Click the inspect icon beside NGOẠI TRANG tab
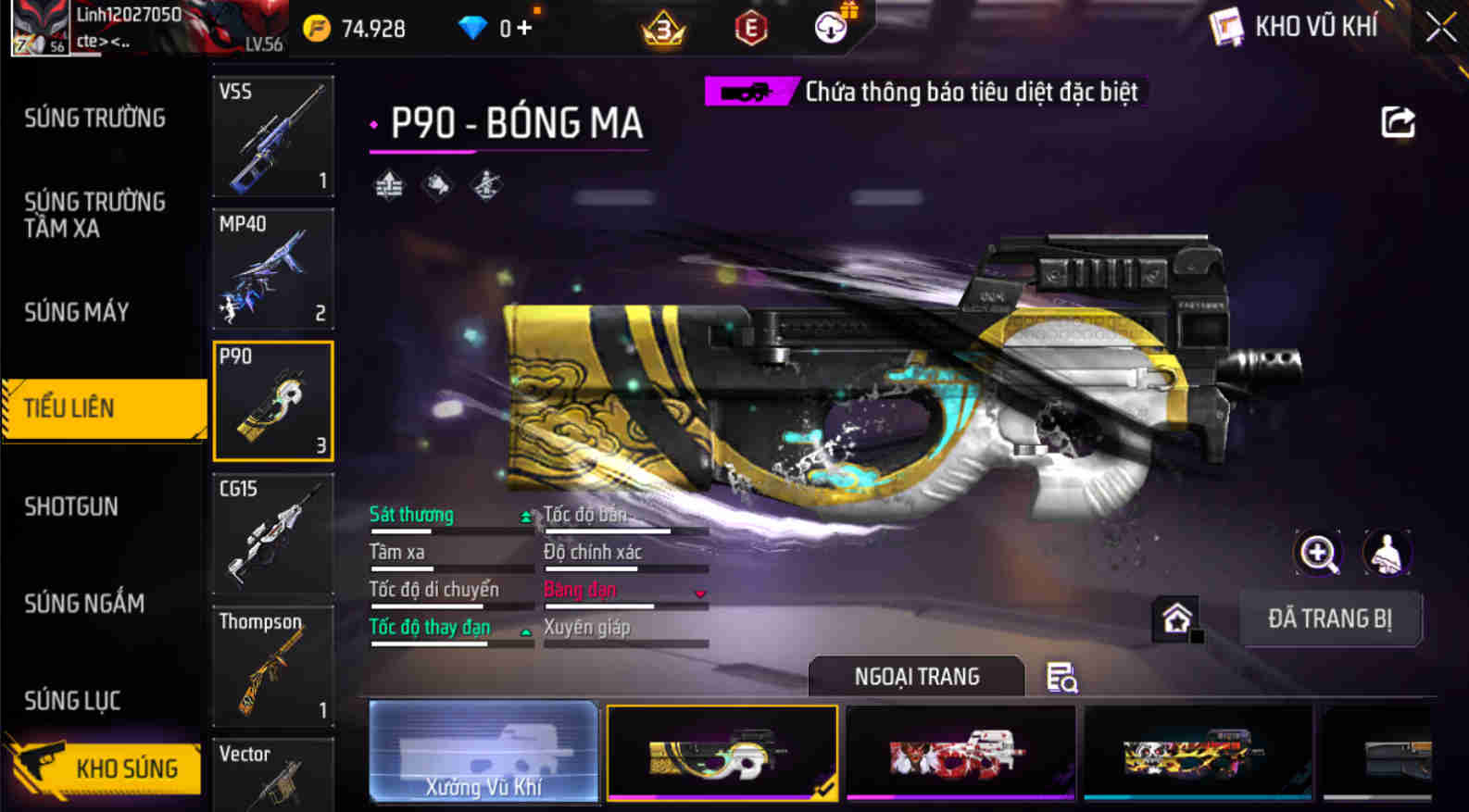Screen dimensions: 1469x812 coord(1062,679)
